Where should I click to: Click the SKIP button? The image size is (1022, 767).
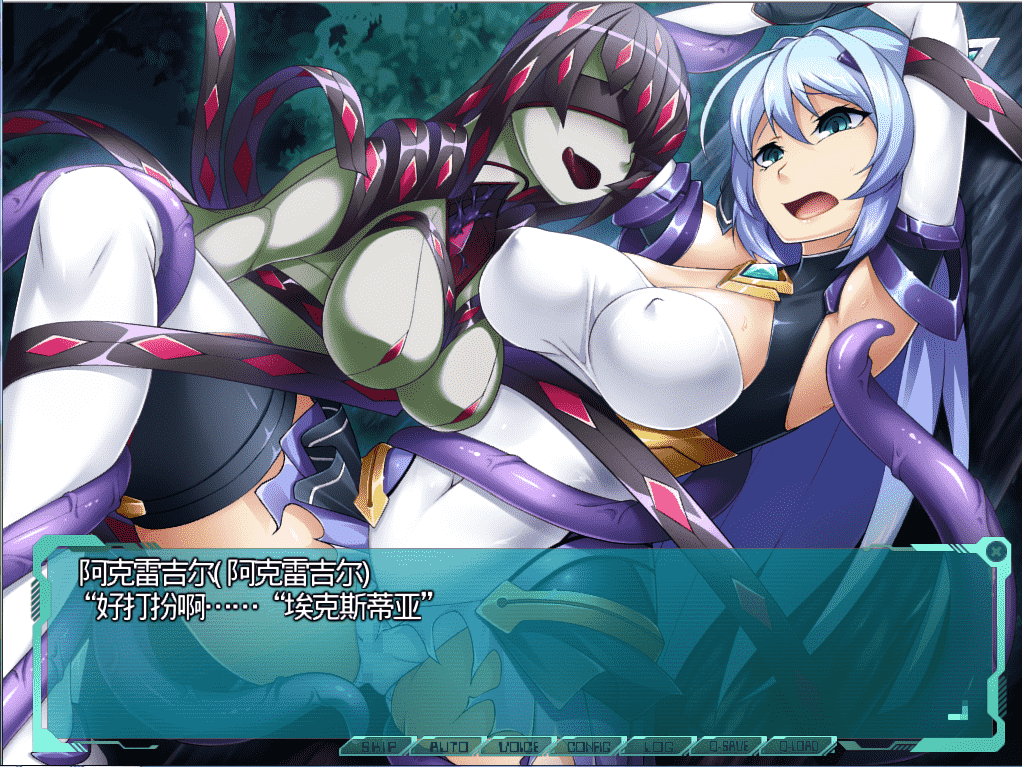tap(378, 746)
